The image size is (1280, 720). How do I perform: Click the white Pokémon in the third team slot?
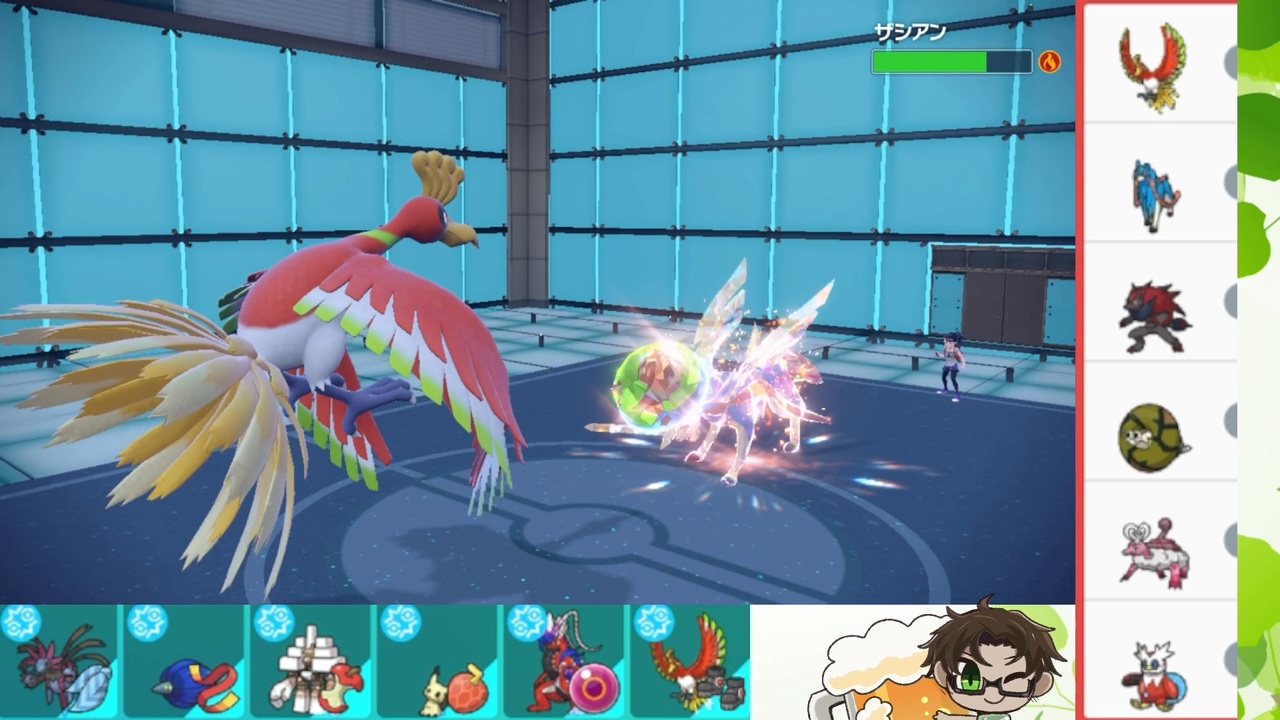(310, 665)
